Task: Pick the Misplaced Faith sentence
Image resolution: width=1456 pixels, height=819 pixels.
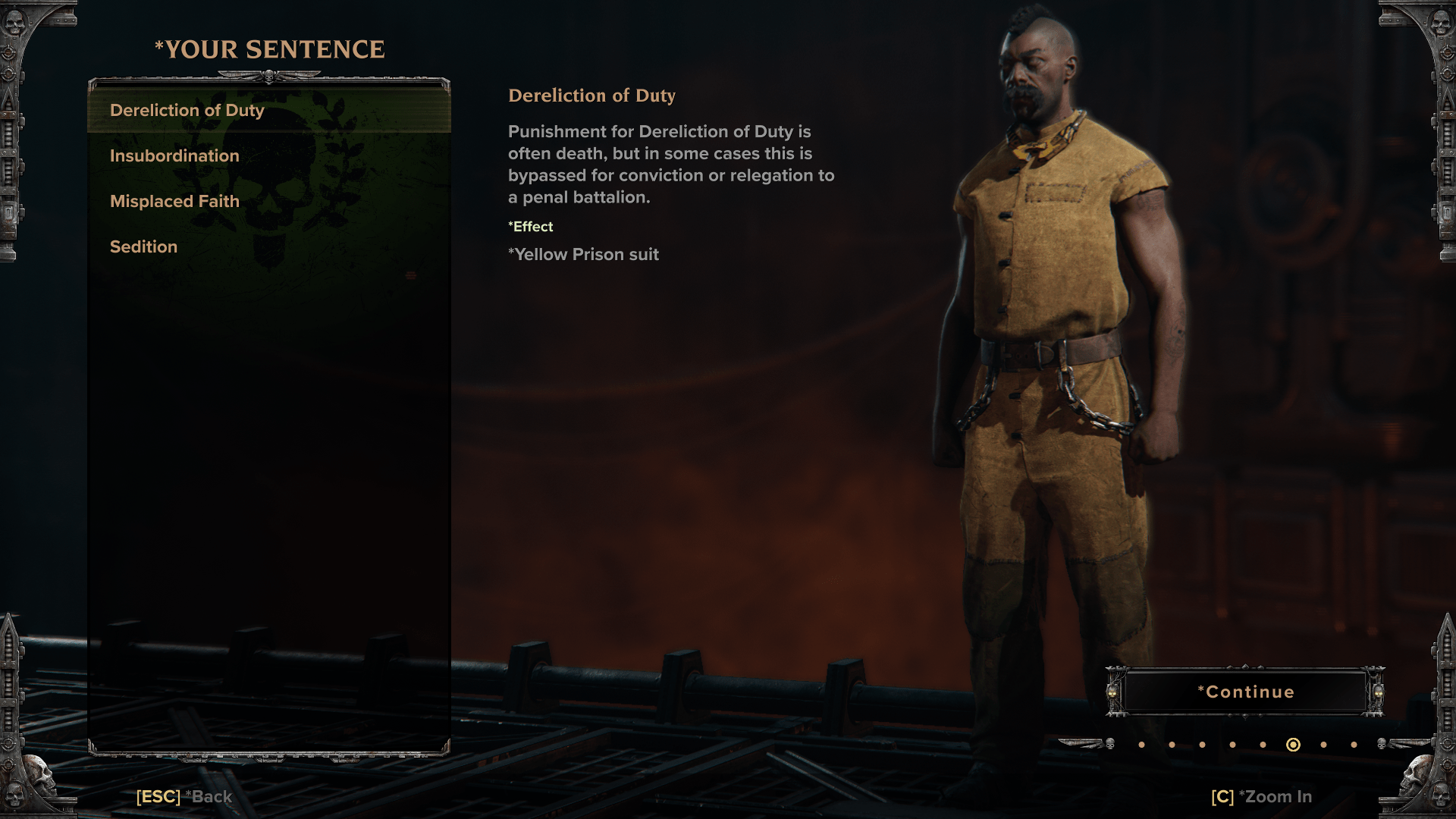Action: pyautogui.click(x=174, y=202)
